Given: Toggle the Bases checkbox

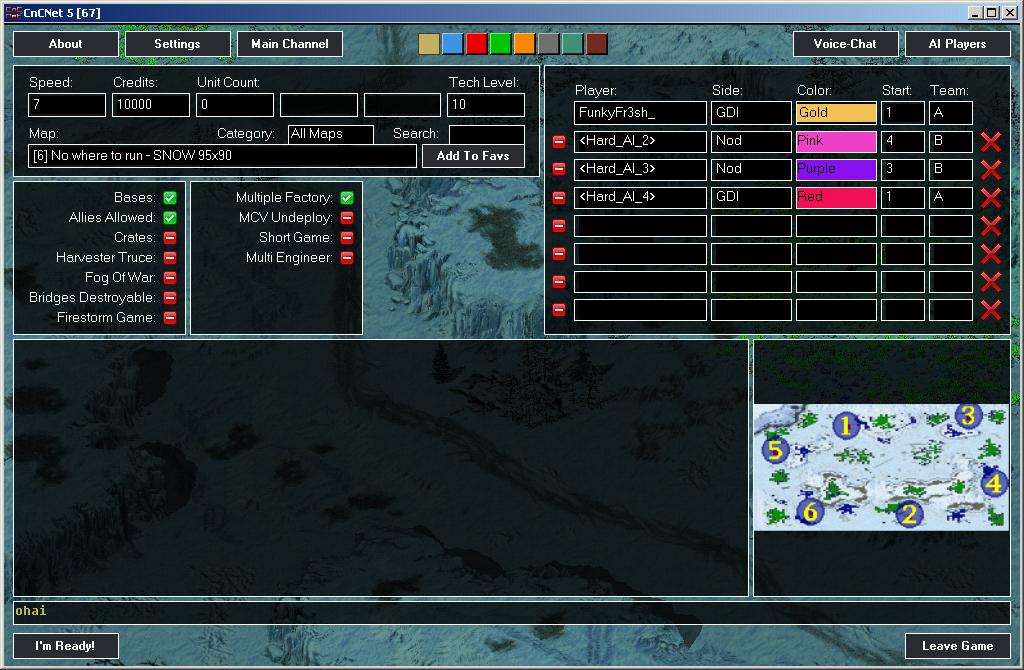Looking at the screenshot, I should tap(170, 198).
